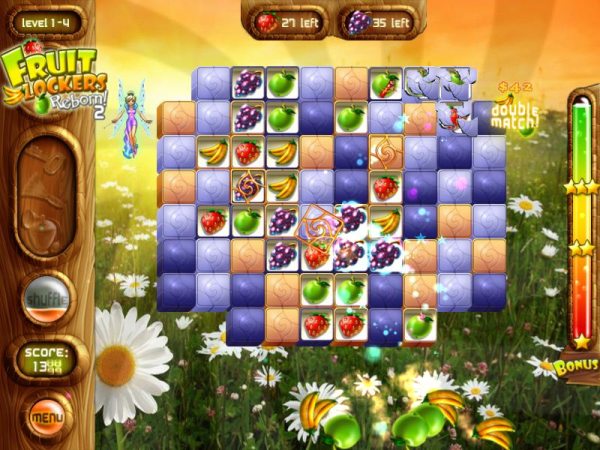Select the lone green apple tile on bottom row

419,324
